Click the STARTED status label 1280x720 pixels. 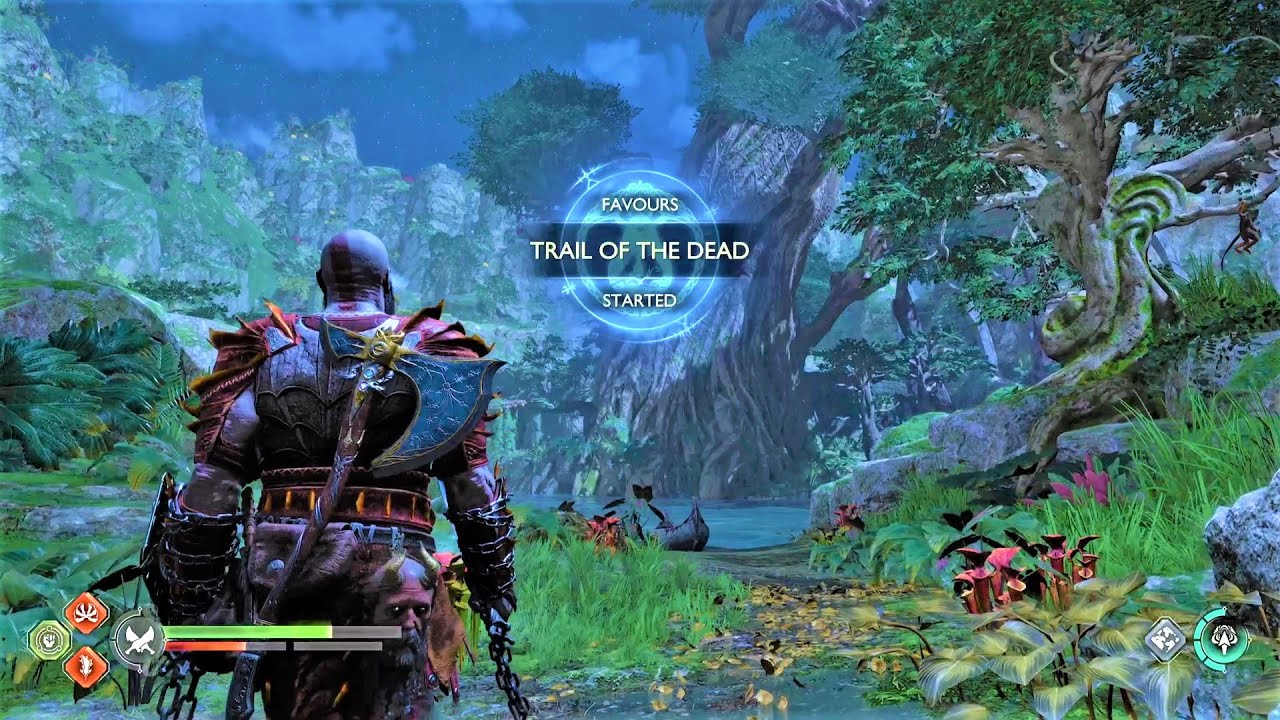pos(640,297)
